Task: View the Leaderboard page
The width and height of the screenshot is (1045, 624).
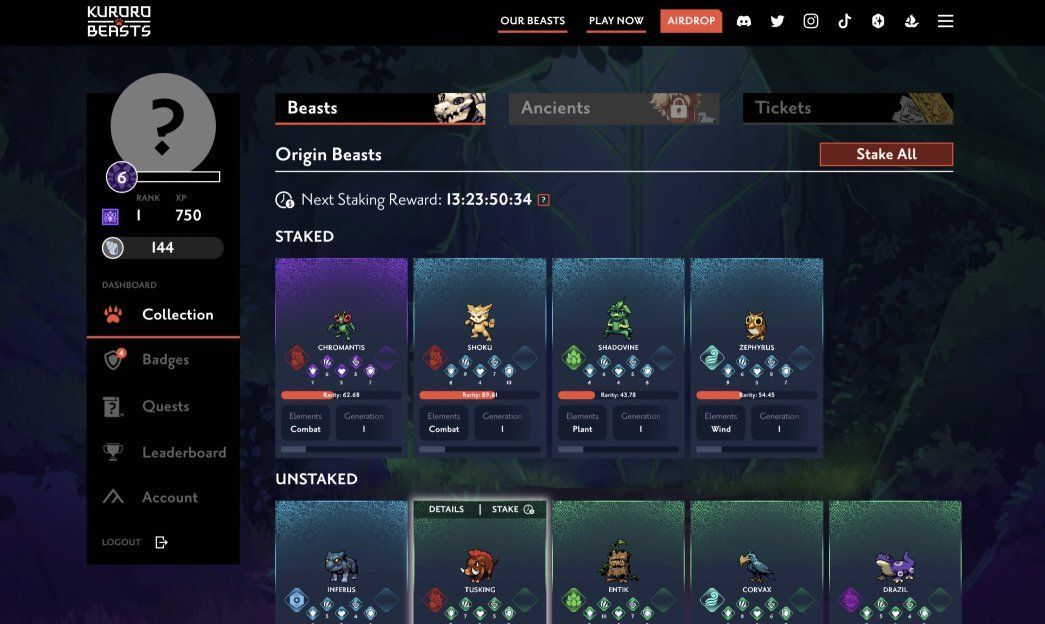Action: pos(183,452)
